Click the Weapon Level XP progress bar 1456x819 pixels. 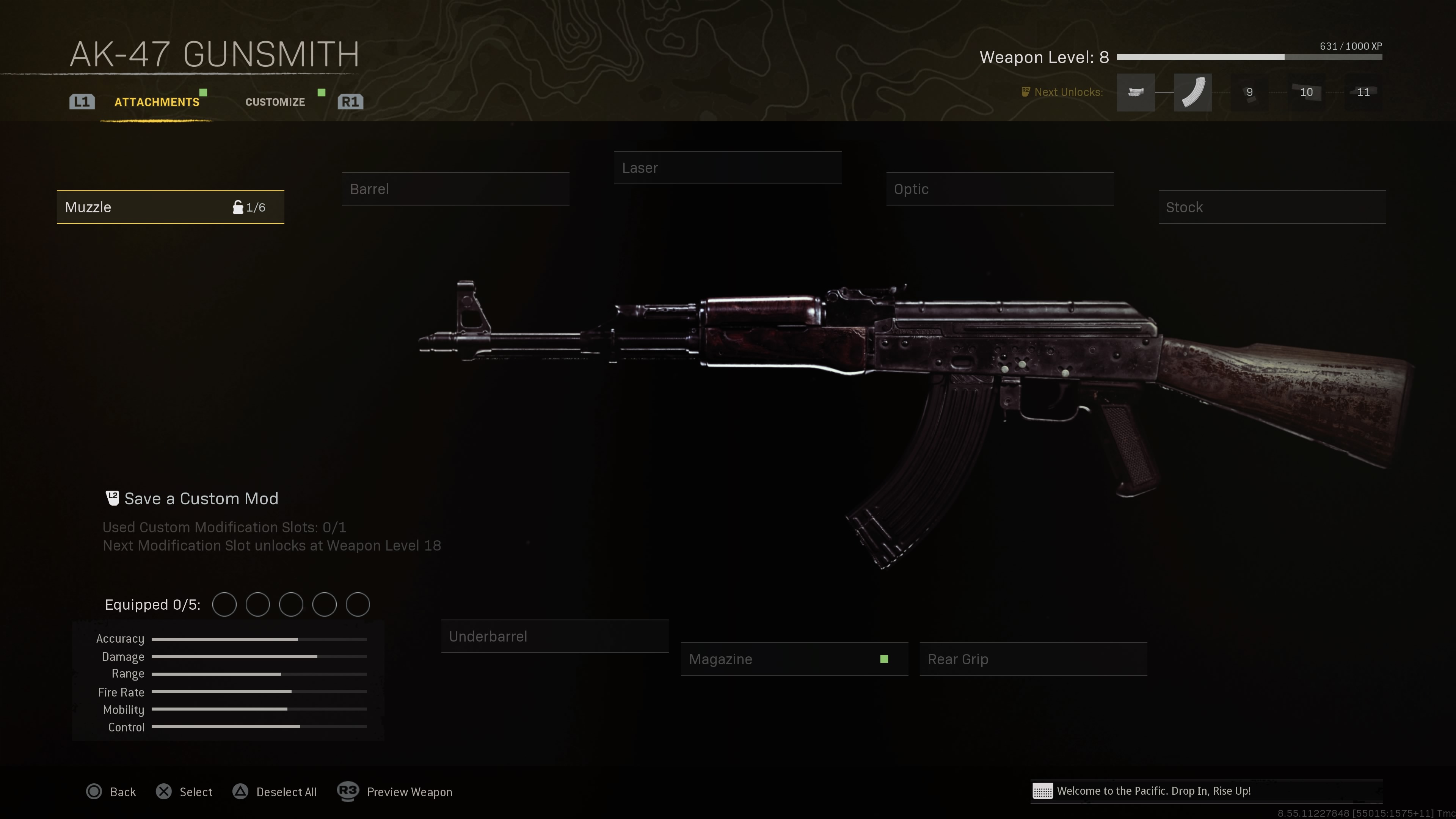tap(1249, 56)
